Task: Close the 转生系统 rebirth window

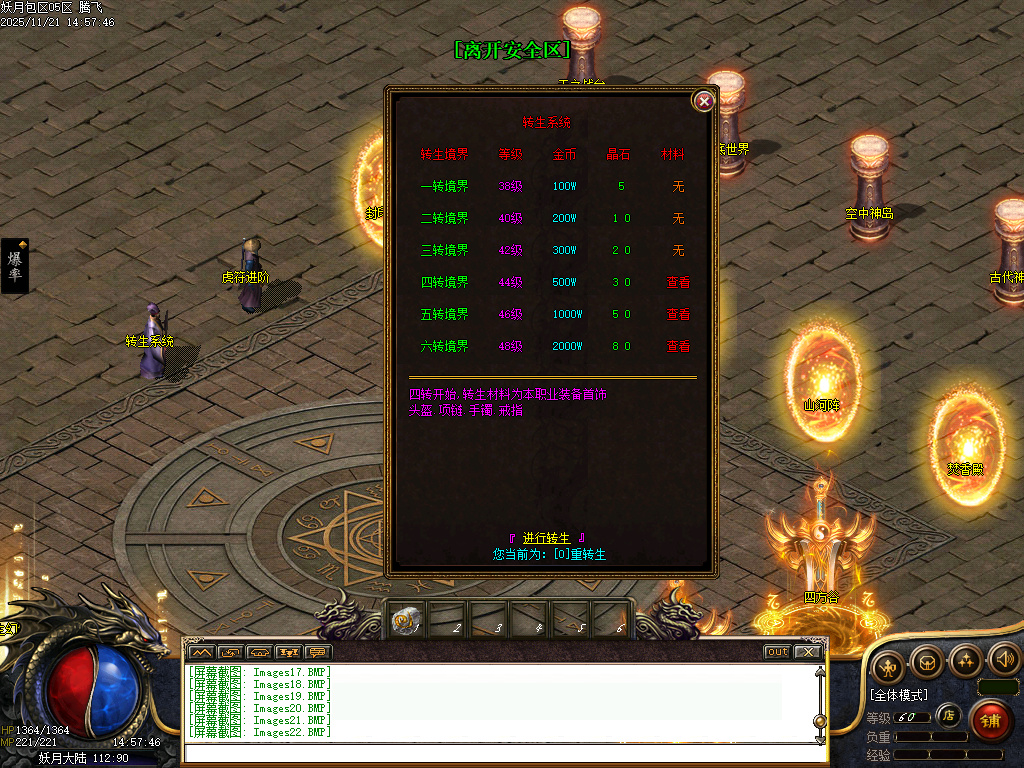Action: tap(704, 101)
